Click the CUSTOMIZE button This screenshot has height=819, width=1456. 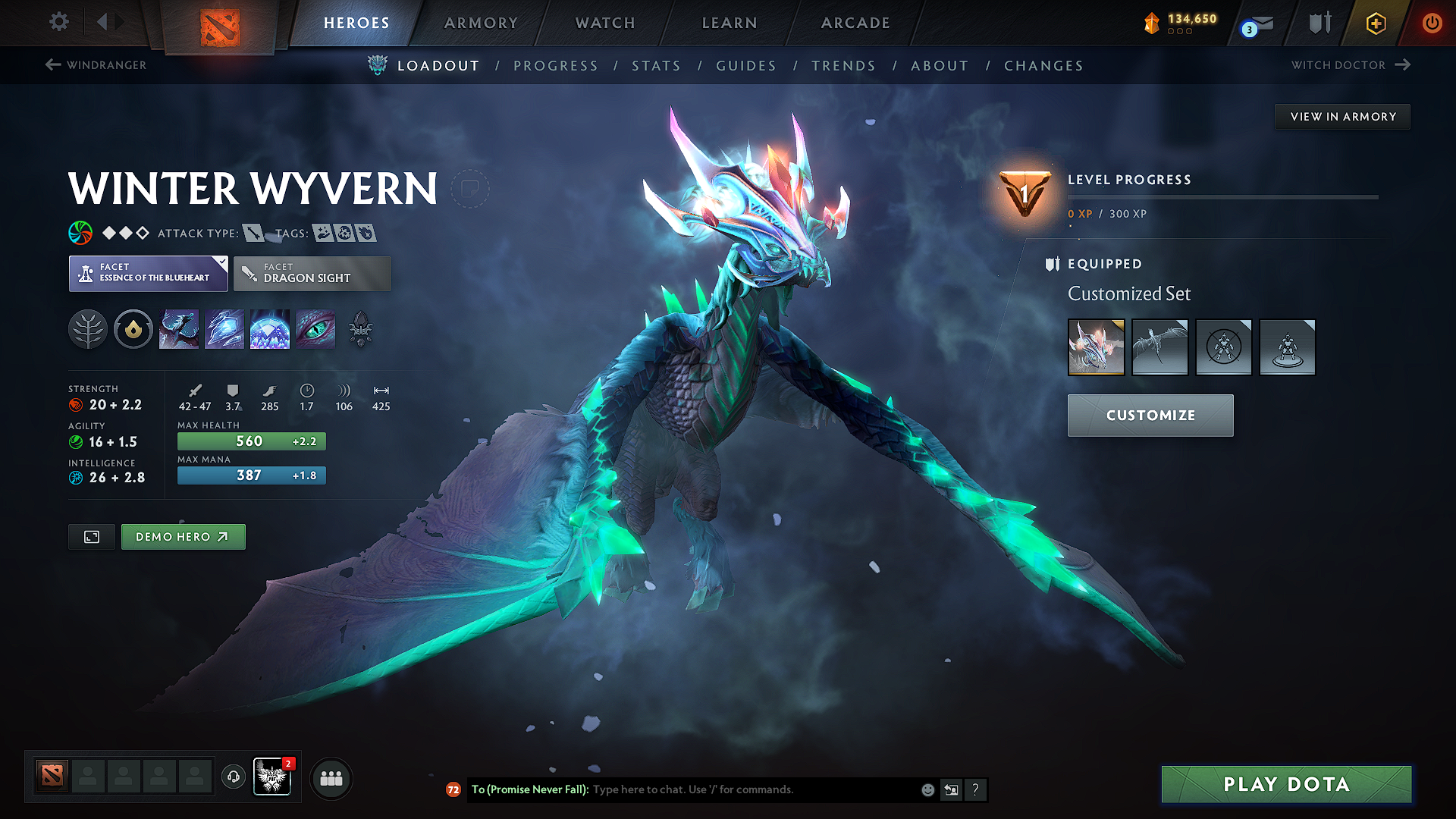pos(1150,415)
